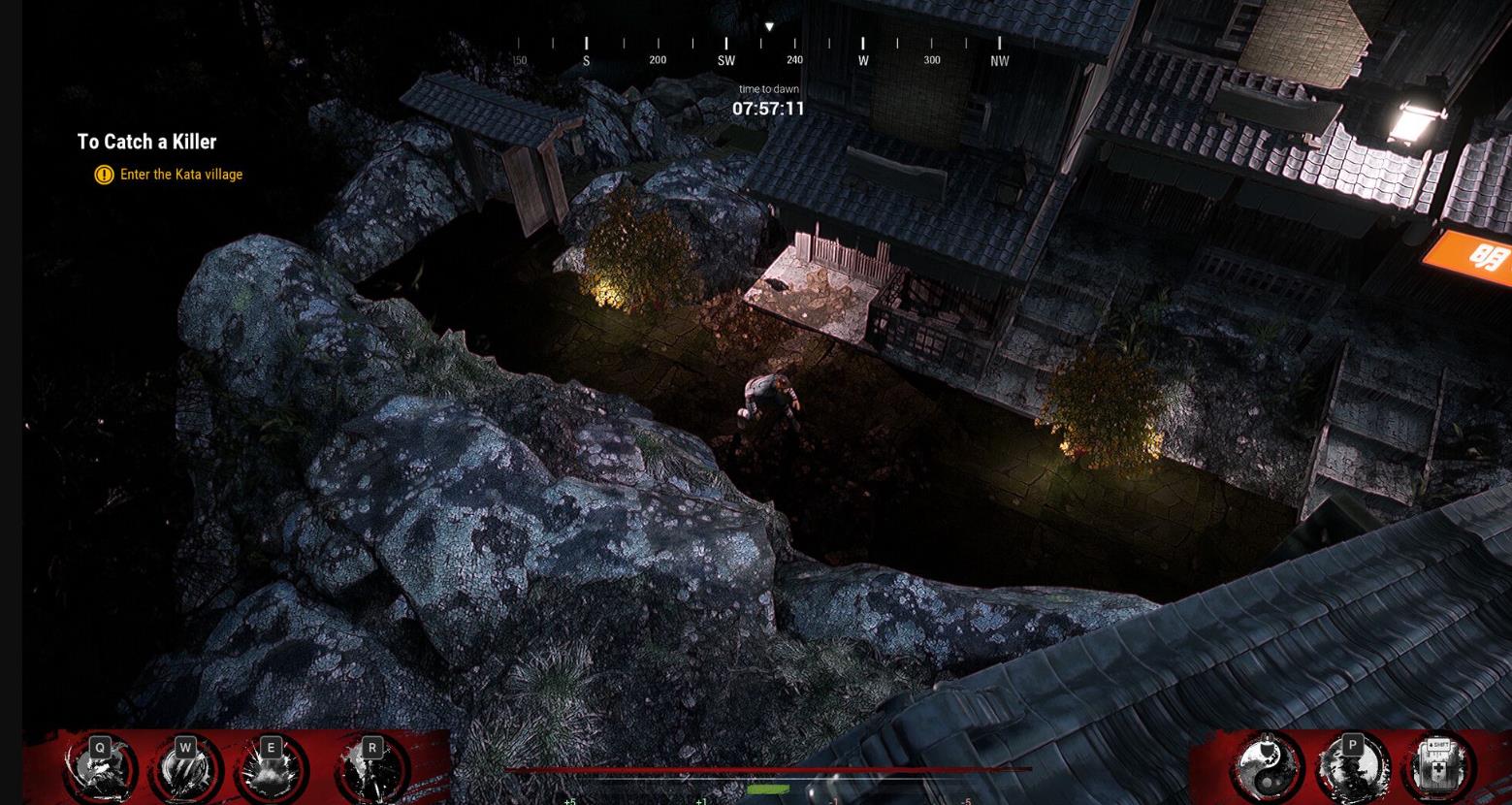Select the P-slot character portrait icon
The height and width of the screenshot is (805, 1512).
(x=1352, y=768)
